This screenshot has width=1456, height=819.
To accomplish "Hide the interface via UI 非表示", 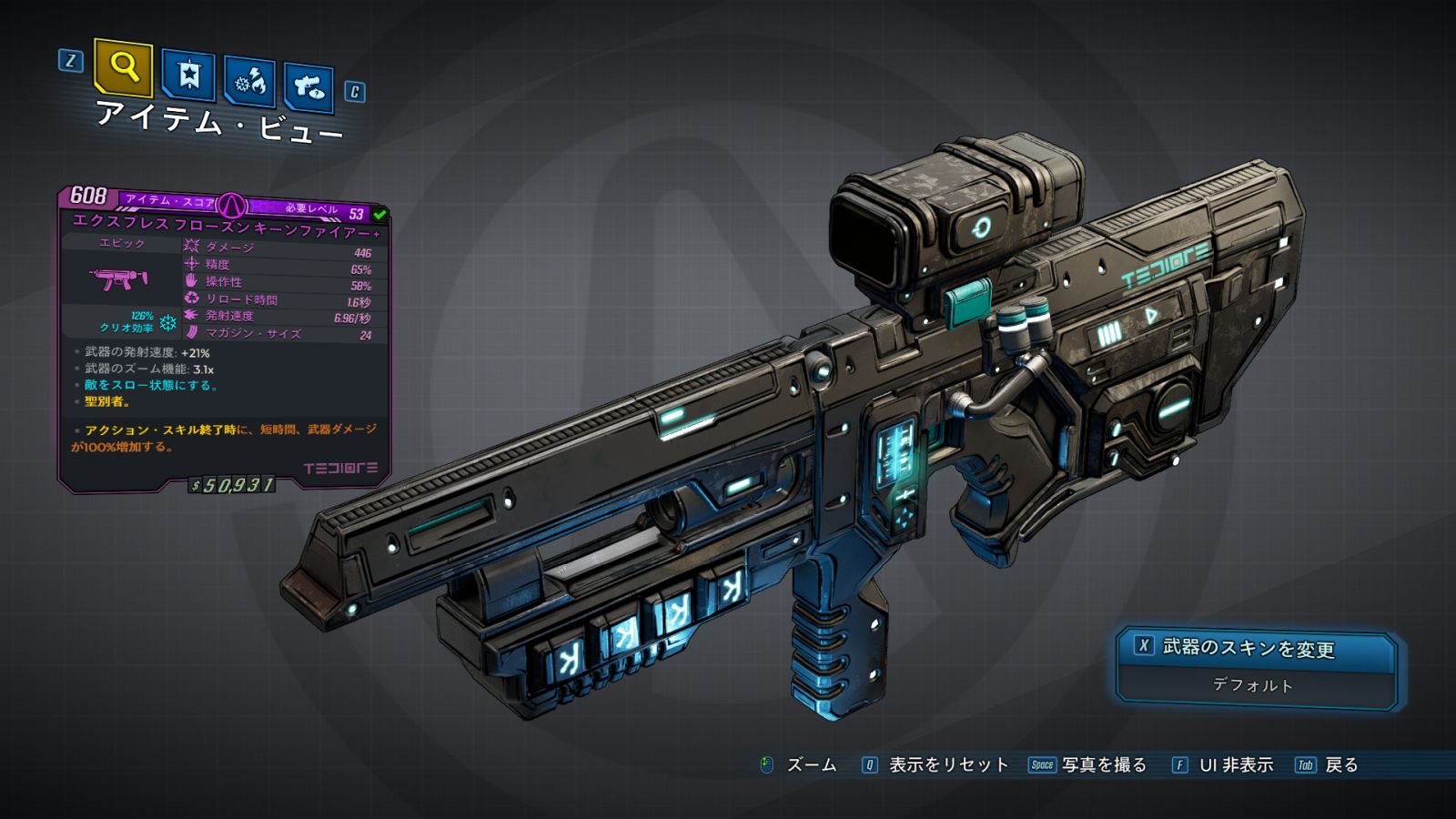I will (x=1235, y=765).
